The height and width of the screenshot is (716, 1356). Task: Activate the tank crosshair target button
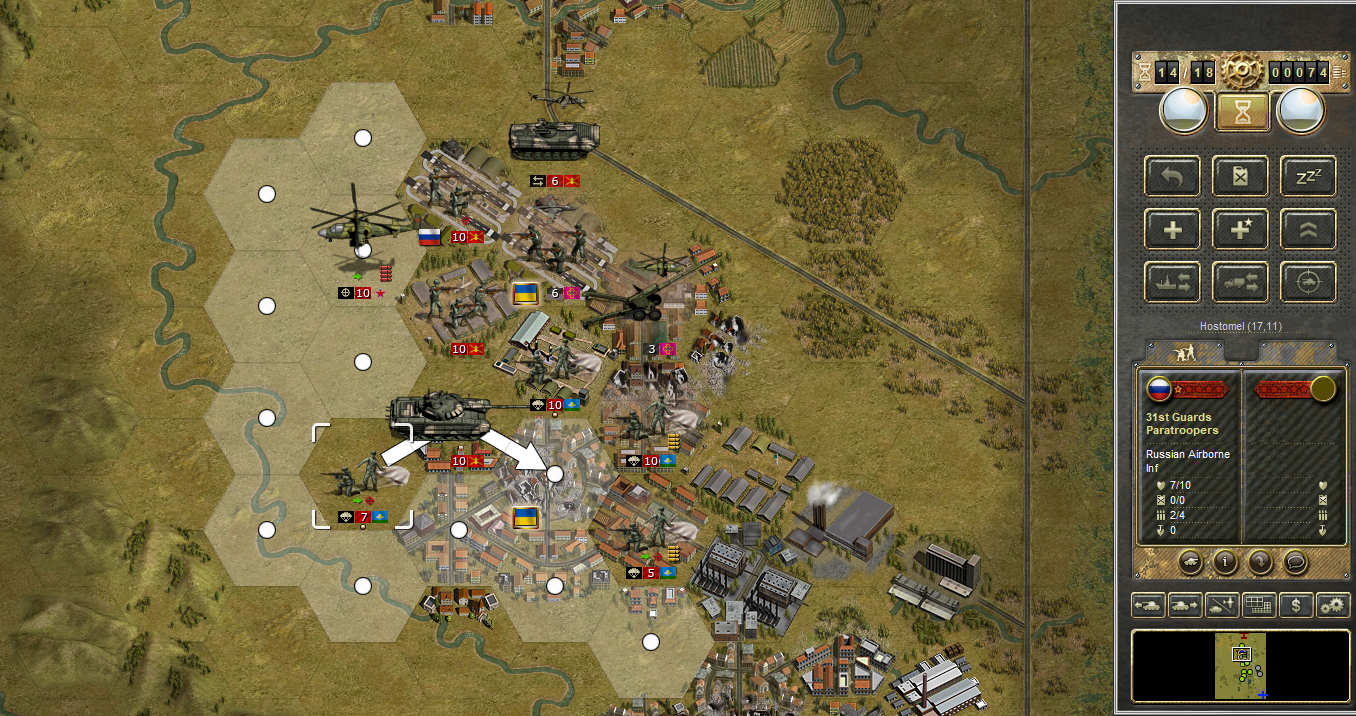pyautogui.click(x=1308, y=282)
